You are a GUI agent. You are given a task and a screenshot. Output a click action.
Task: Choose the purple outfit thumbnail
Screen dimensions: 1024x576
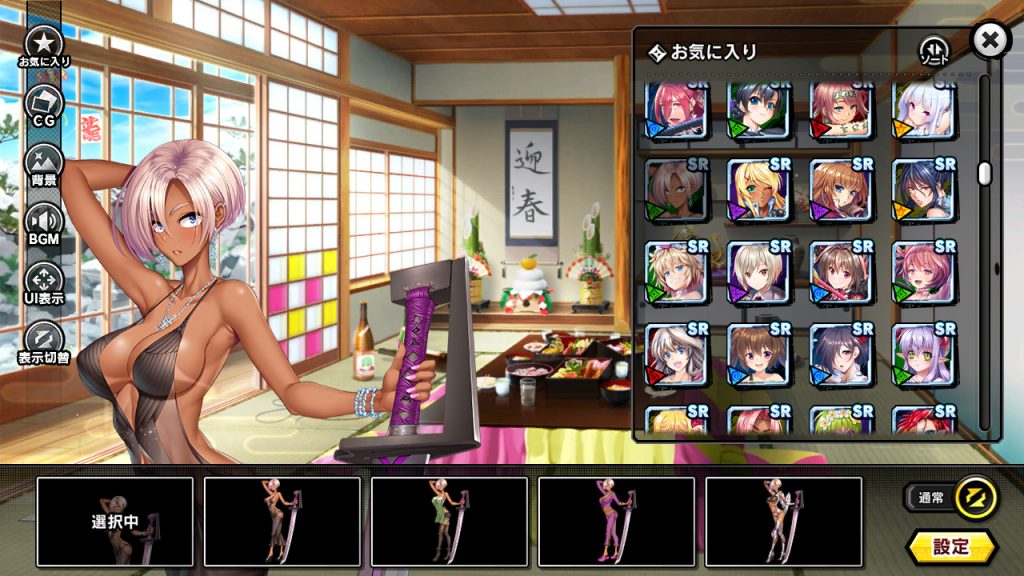[x=616, y=521]
